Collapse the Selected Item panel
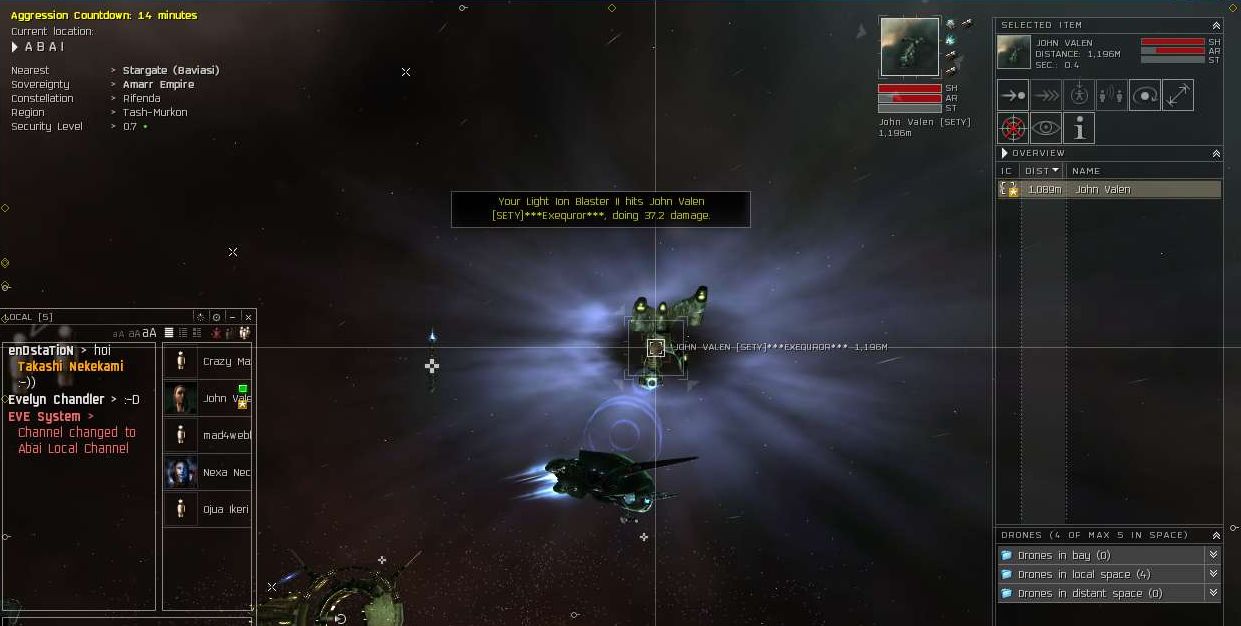 1216,25
